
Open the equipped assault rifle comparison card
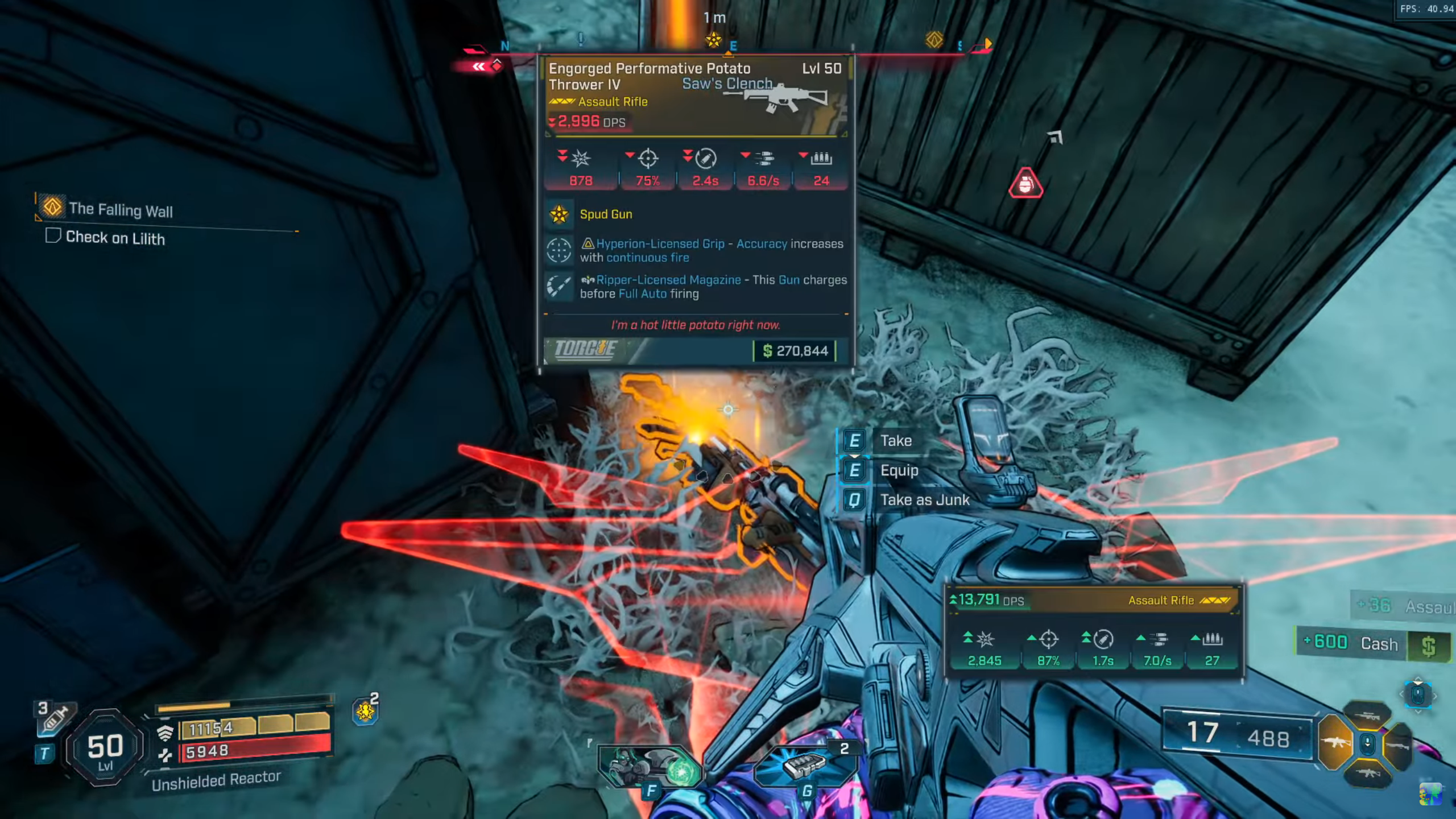click(1093, 632)
